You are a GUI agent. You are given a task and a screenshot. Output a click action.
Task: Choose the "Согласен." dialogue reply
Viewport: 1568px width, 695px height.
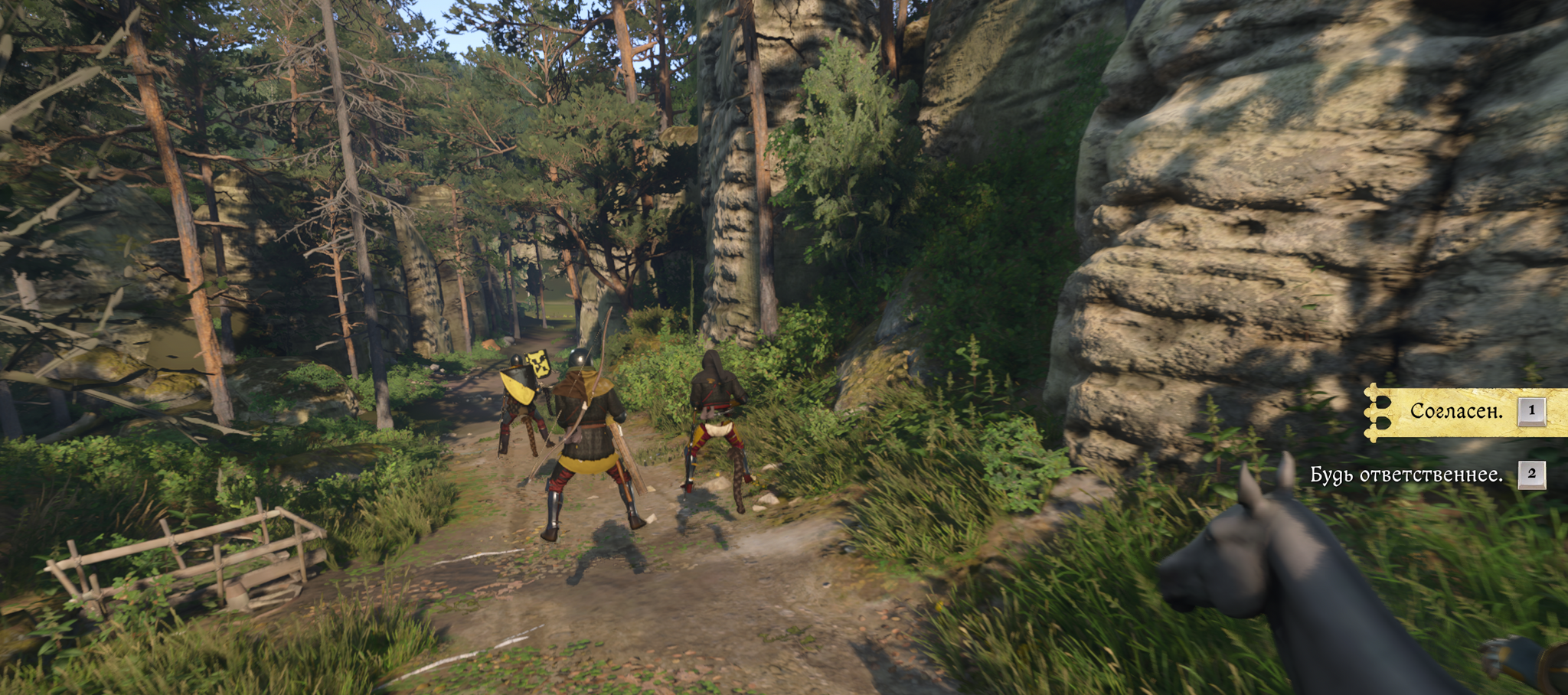1456,412
